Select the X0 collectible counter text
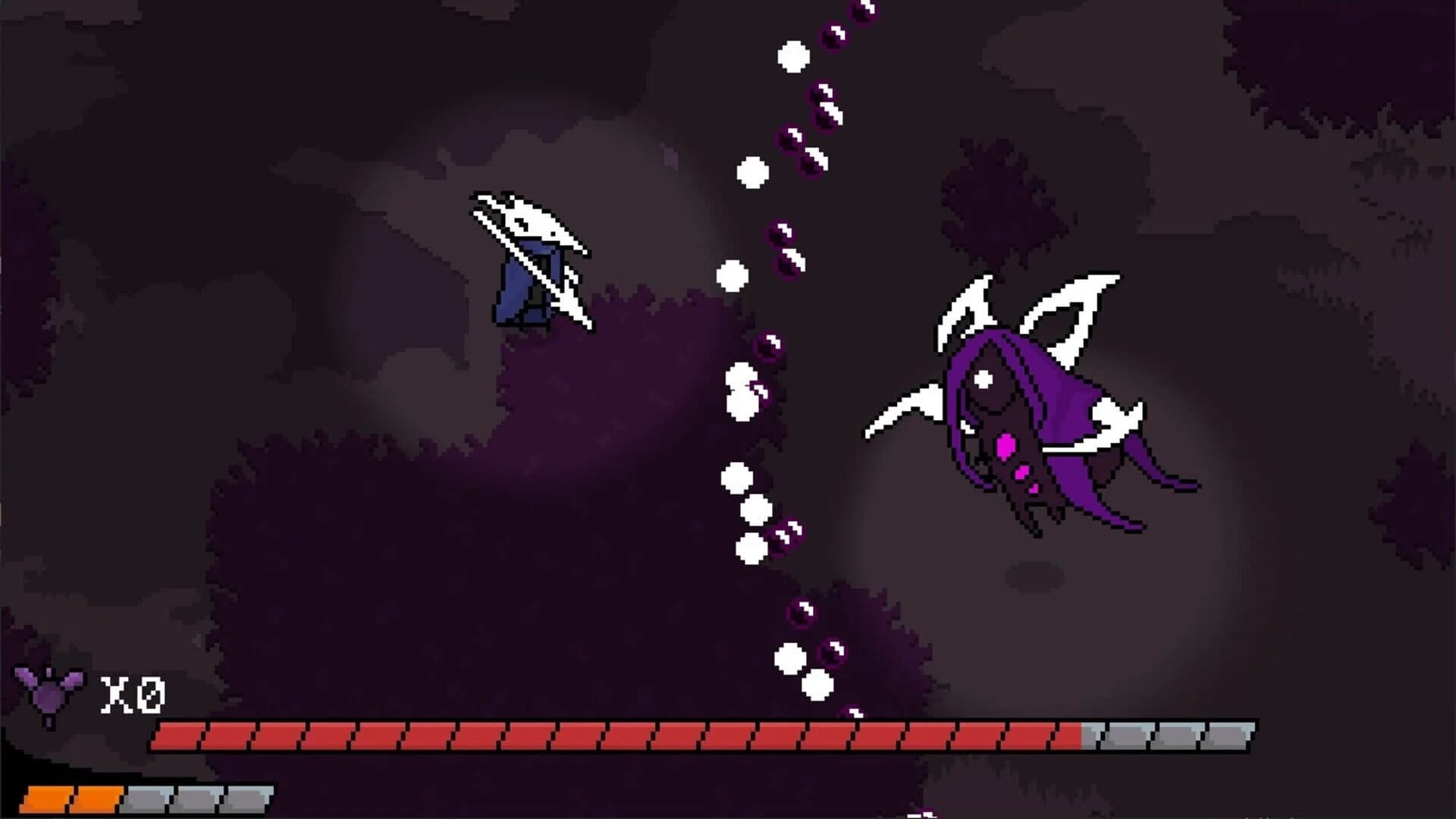Viewport: 1456px width, 819px height. coord(133,694)
